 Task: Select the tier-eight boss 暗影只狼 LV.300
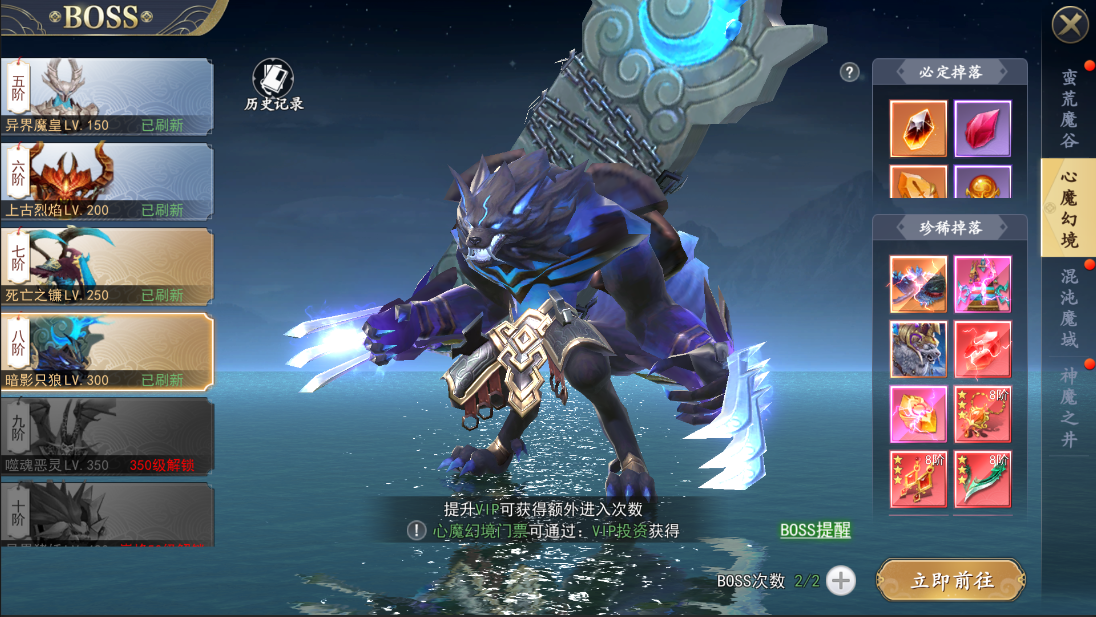[107, 352]
